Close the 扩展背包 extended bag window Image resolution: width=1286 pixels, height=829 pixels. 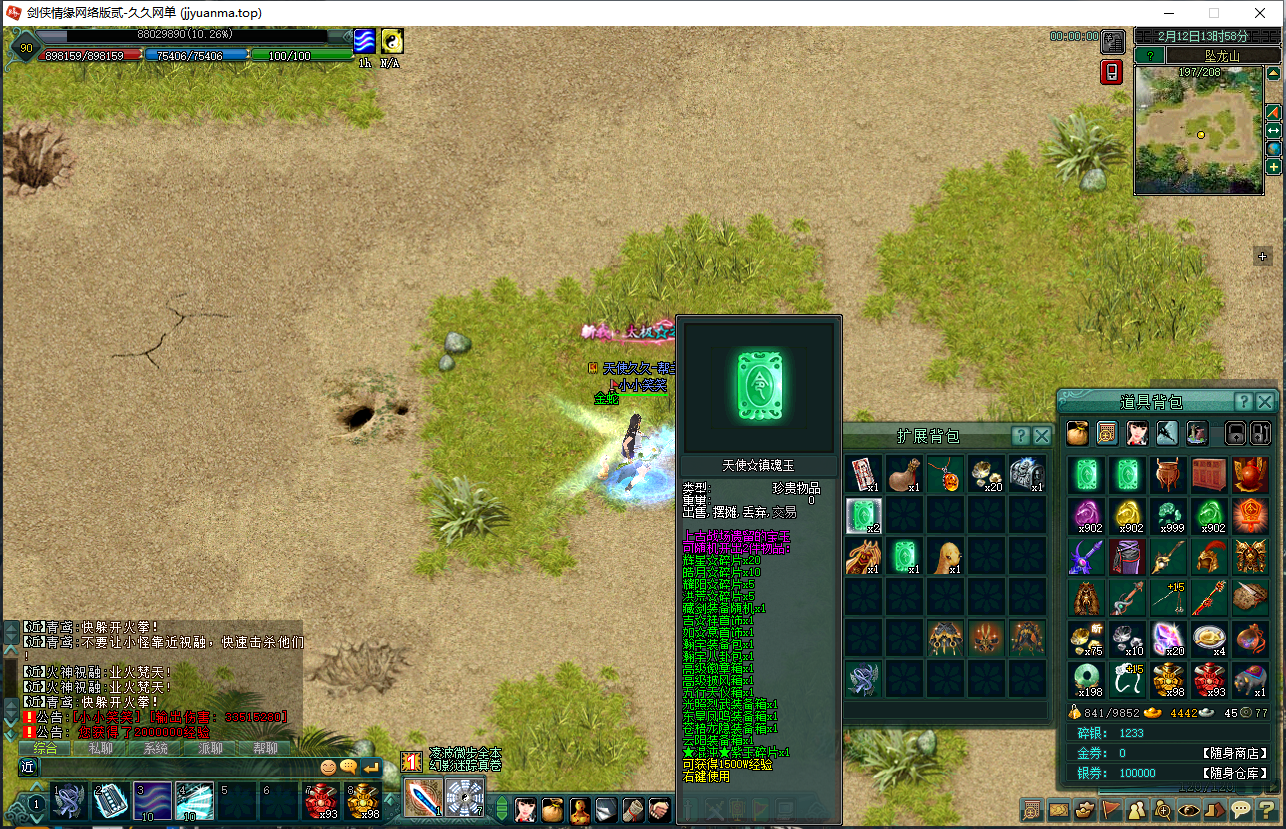(x=1042, y=436)
